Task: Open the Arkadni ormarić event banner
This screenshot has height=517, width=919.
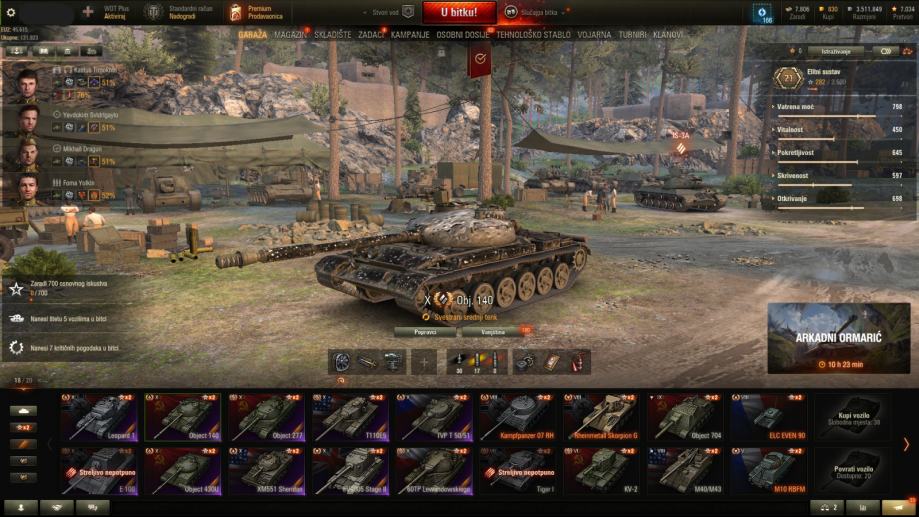Action: pos(839,338)
